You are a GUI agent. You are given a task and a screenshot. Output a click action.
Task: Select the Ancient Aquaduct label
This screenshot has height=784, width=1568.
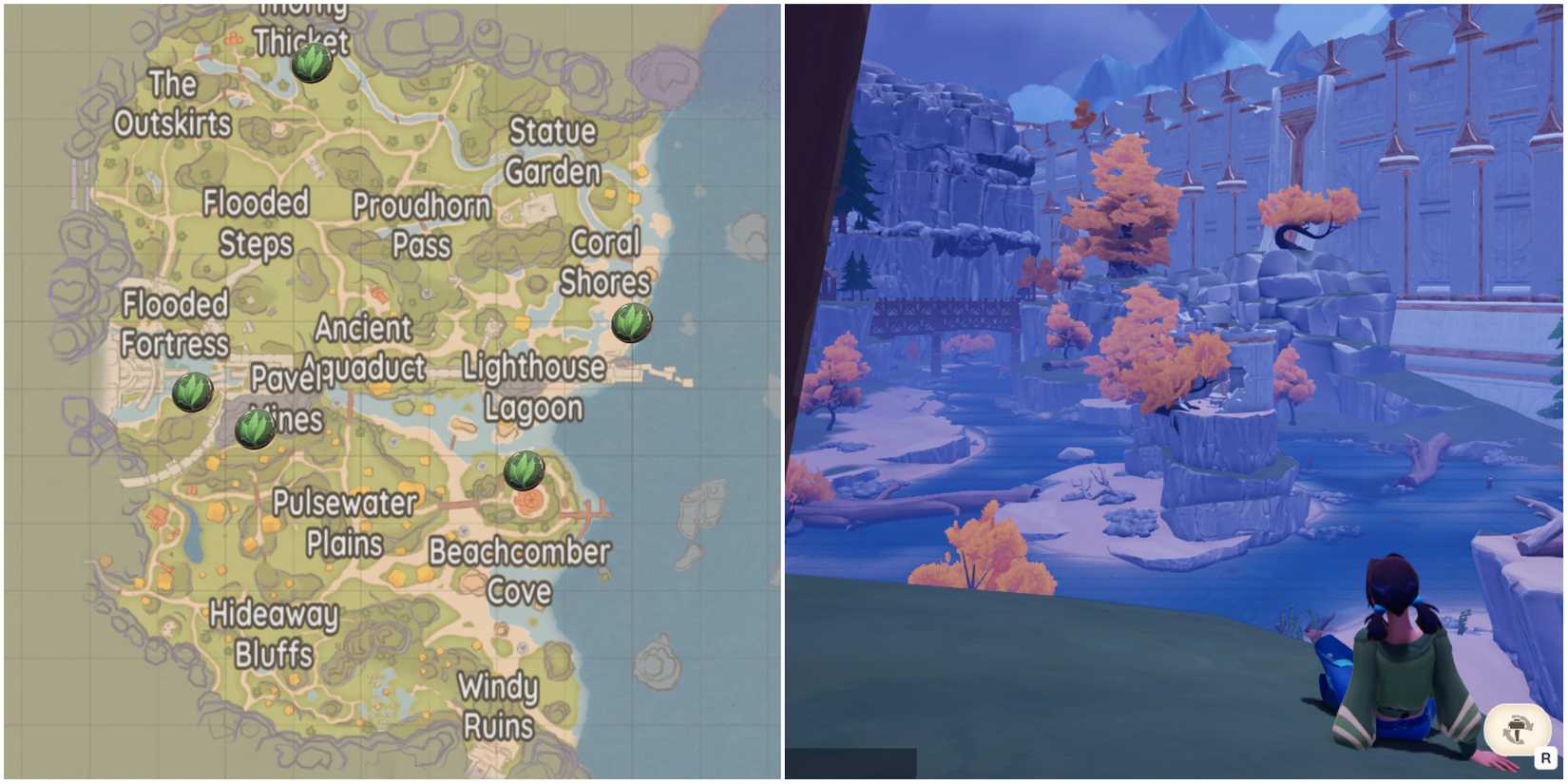[366, 348]
